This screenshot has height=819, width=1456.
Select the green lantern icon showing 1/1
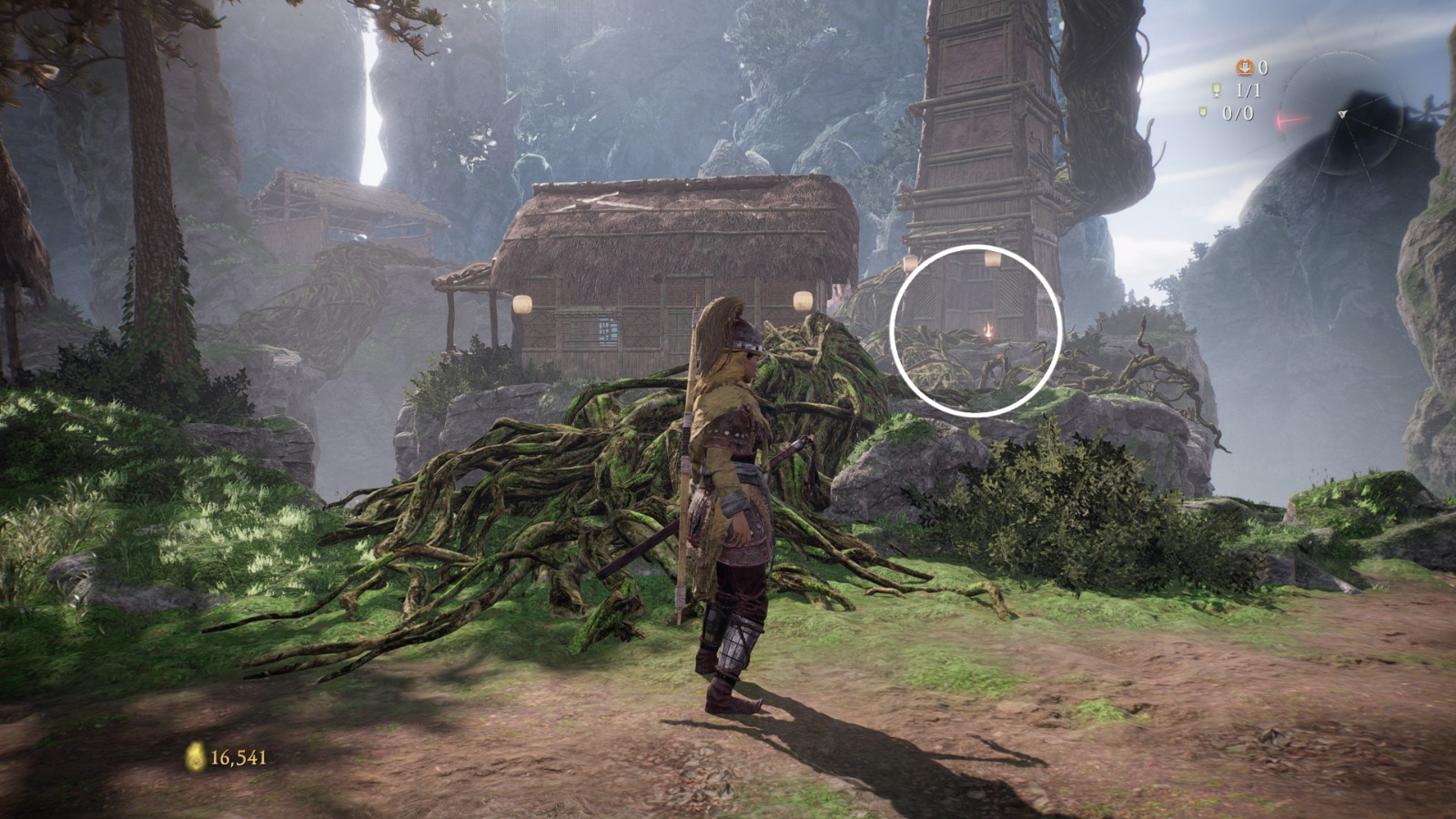(1217, 89)
